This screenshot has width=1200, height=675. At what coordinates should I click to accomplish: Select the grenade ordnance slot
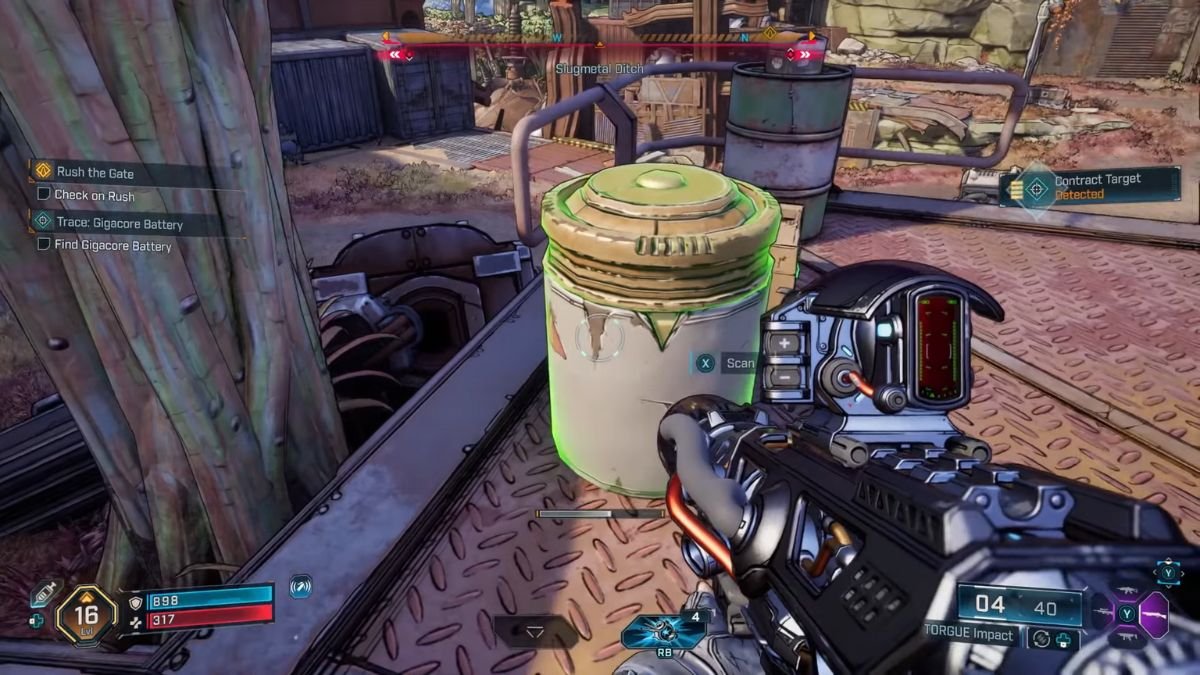661,632
